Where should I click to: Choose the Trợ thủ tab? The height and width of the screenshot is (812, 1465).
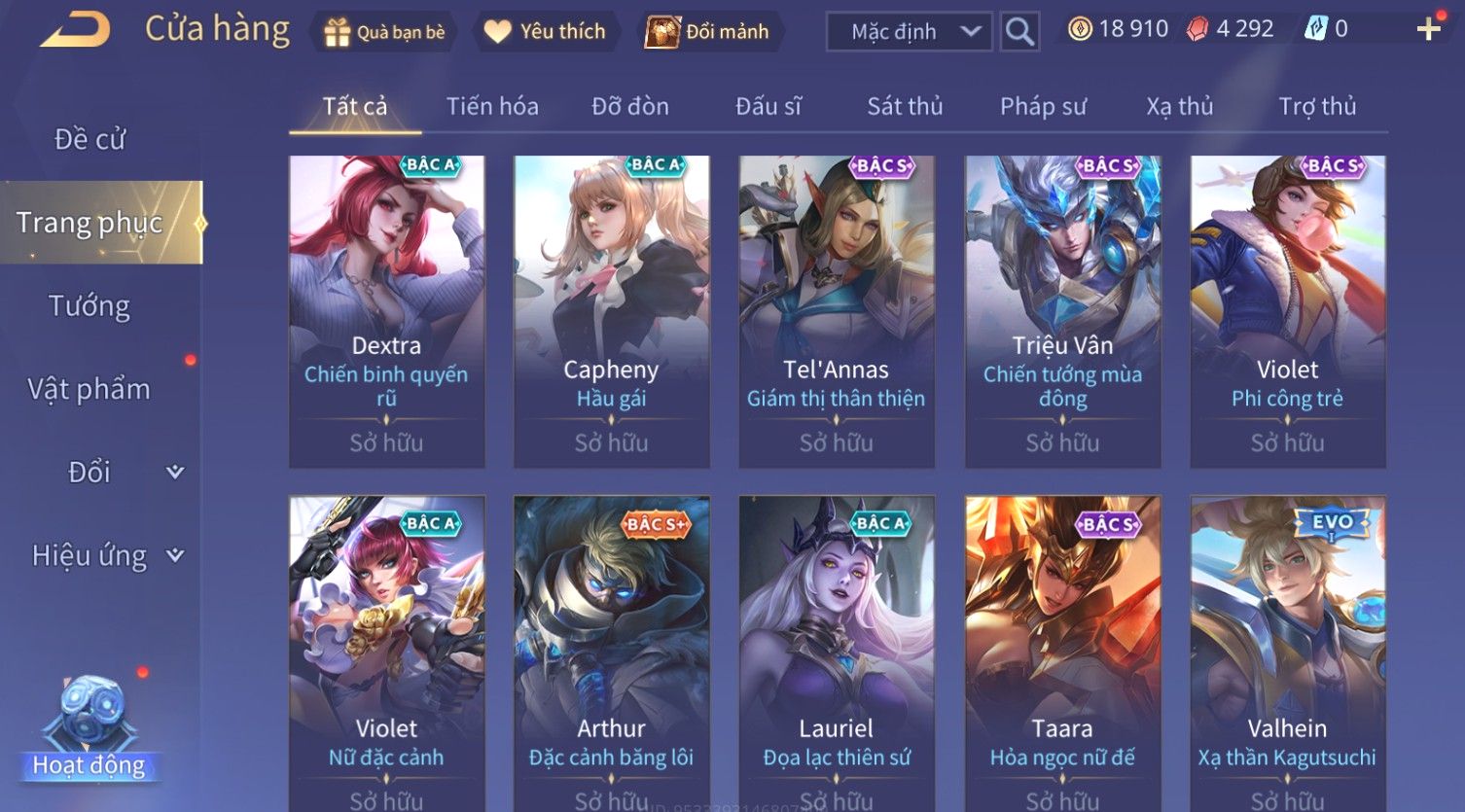pyautogui.click(x=1317, y=106)
